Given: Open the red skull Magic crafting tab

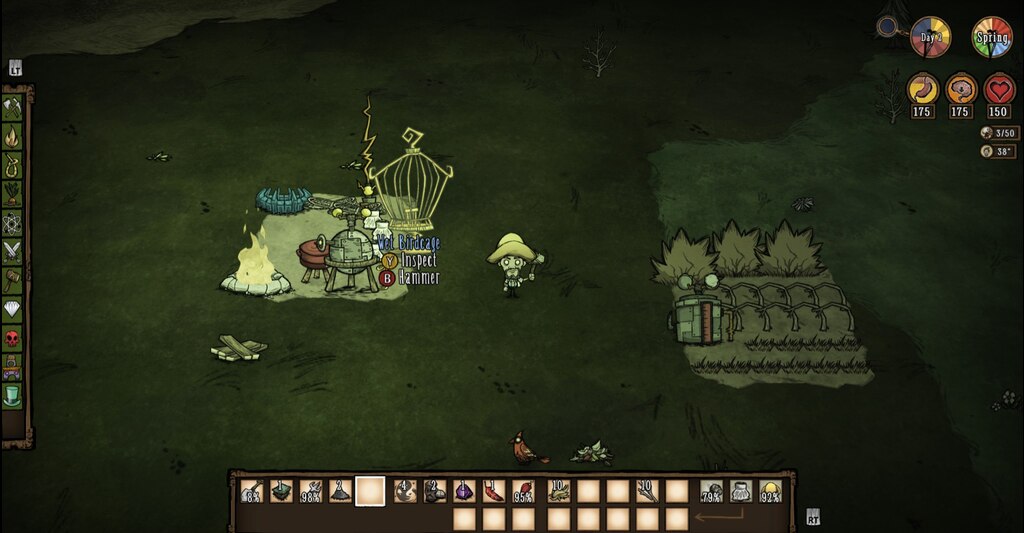Looking at the screenshot, I should [14, 339].
